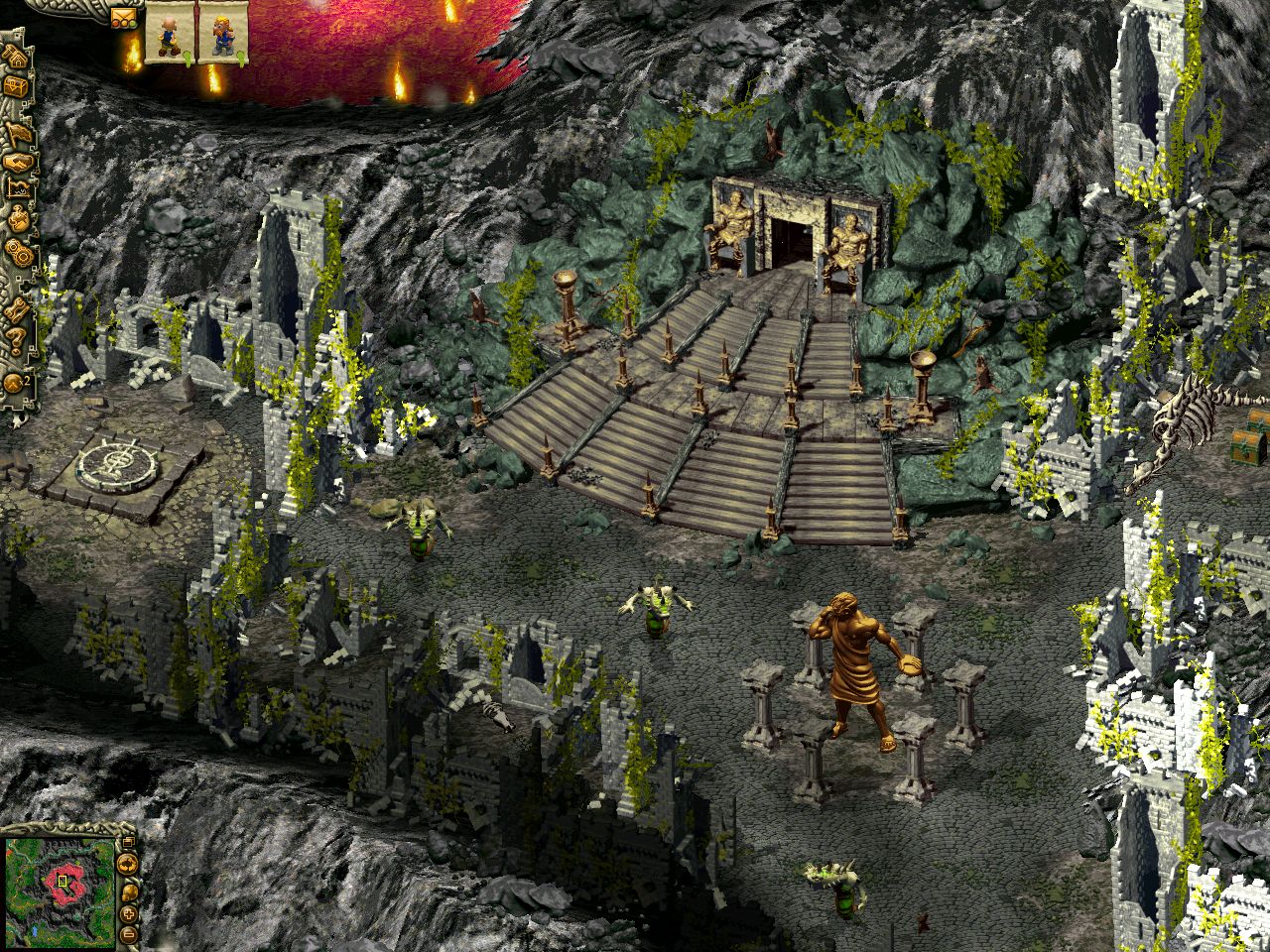The image size is (1270, 952).
Task: Open the settlement overview house icon
Action: 18,58
